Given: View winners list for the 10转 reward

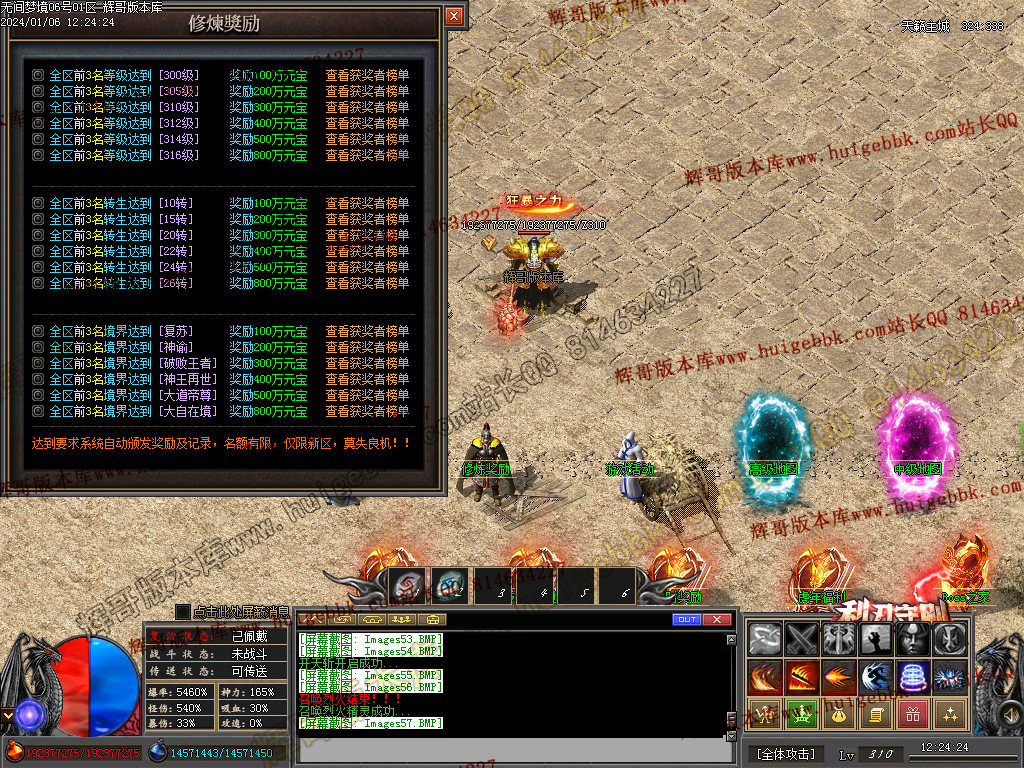Looking at the screenshot, I should click(367, 203).
